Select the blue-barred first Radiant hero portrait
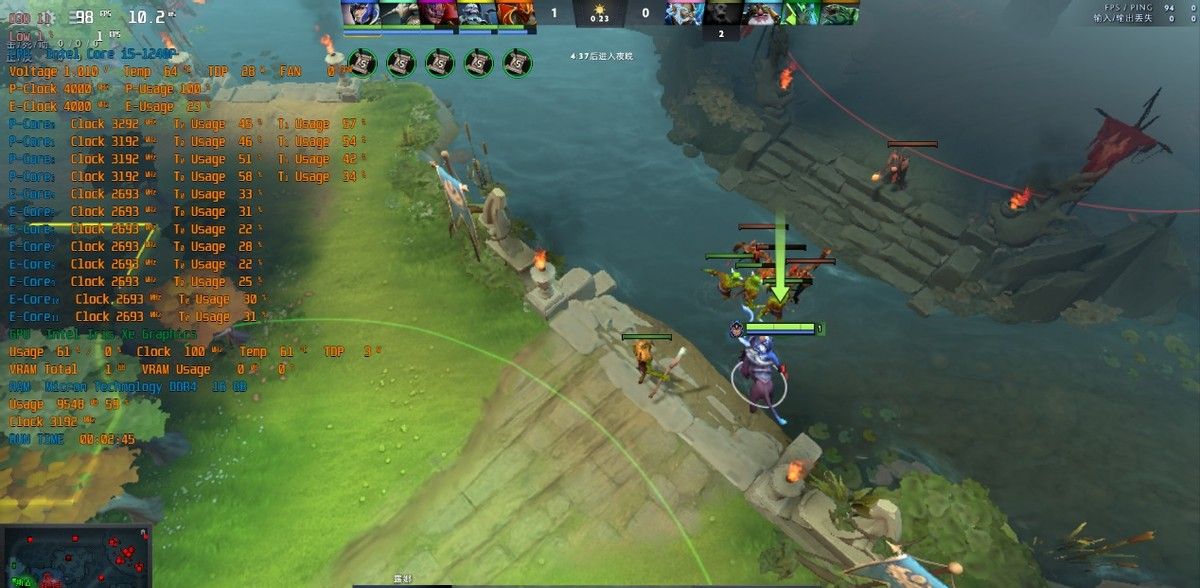Screen dimensions: 1200x588 (x=360, y=13)
